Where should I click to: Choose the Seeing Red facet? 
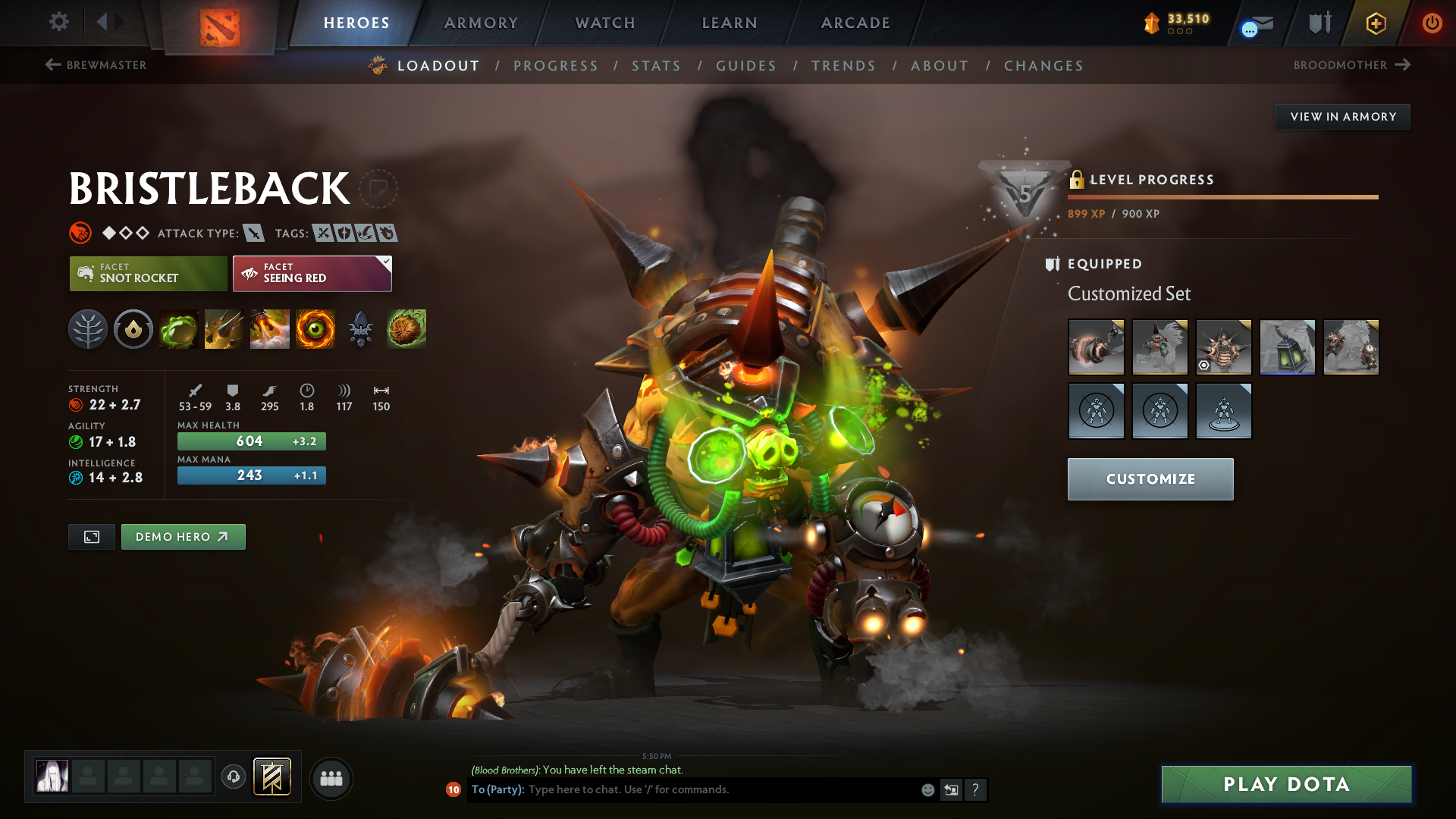pyautogui.click(x=312, y=274)
